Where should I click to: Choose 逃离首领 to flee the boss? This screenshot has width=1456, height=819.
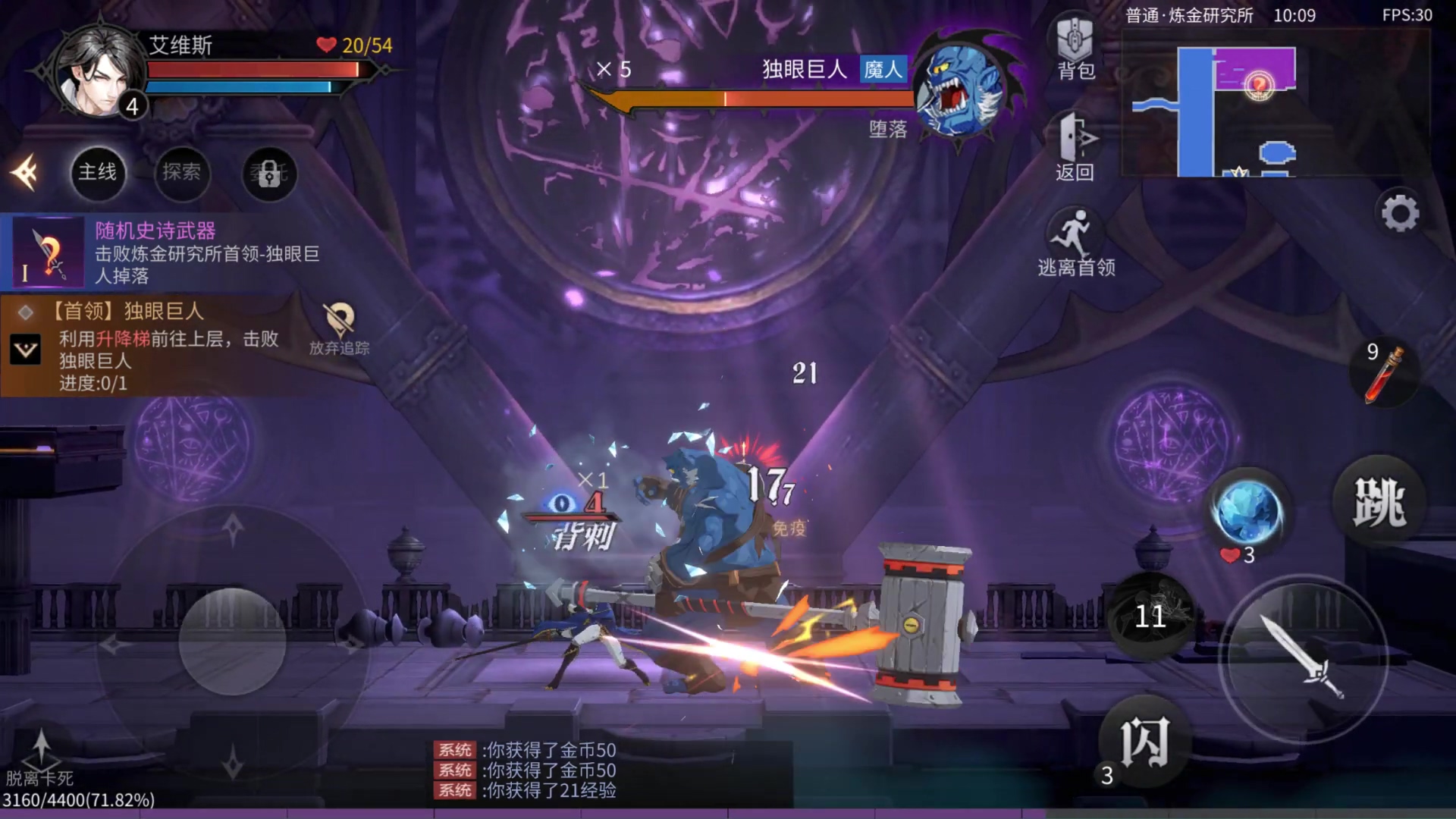click(x=1075, y=243)
